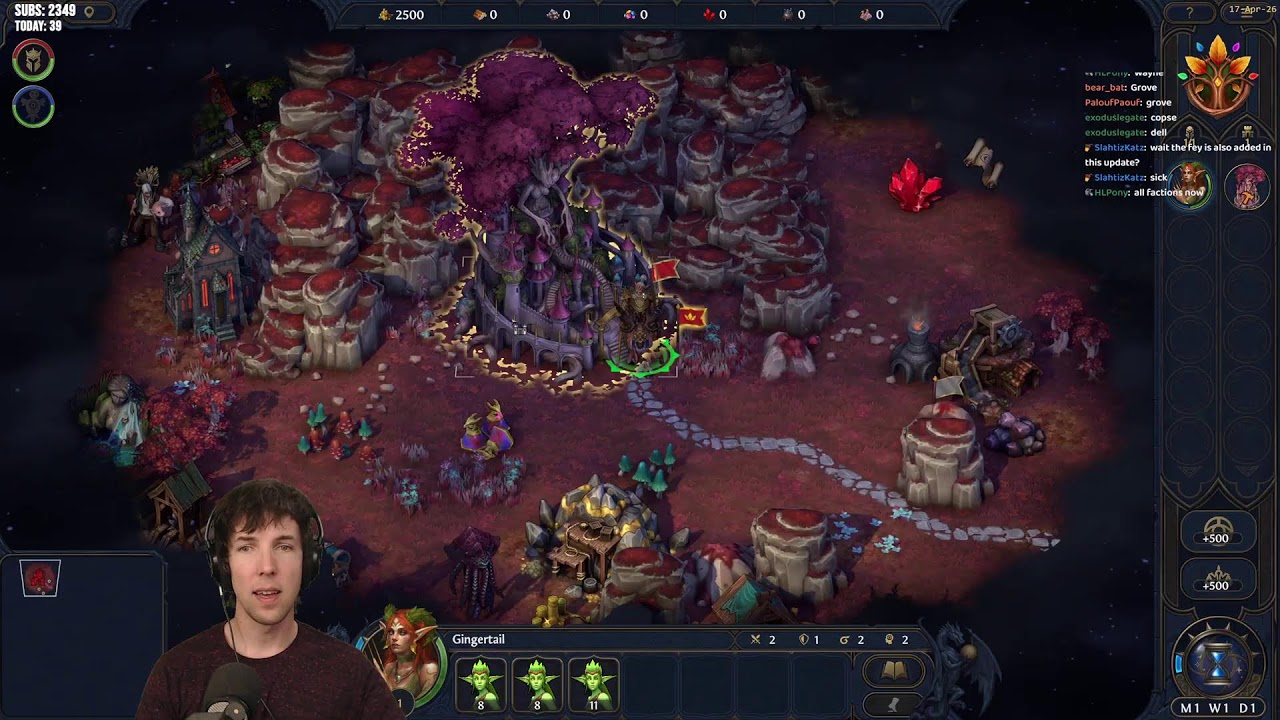Open the date display showing 17-Apr-26
The height and width of the screenshot is (720, 1280).
[1252, 9]
